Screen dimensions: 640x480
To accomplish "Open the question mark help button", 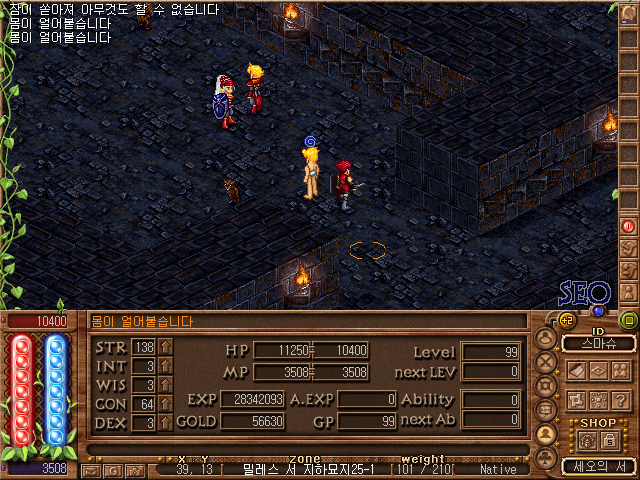I will (x=619, y=399).
